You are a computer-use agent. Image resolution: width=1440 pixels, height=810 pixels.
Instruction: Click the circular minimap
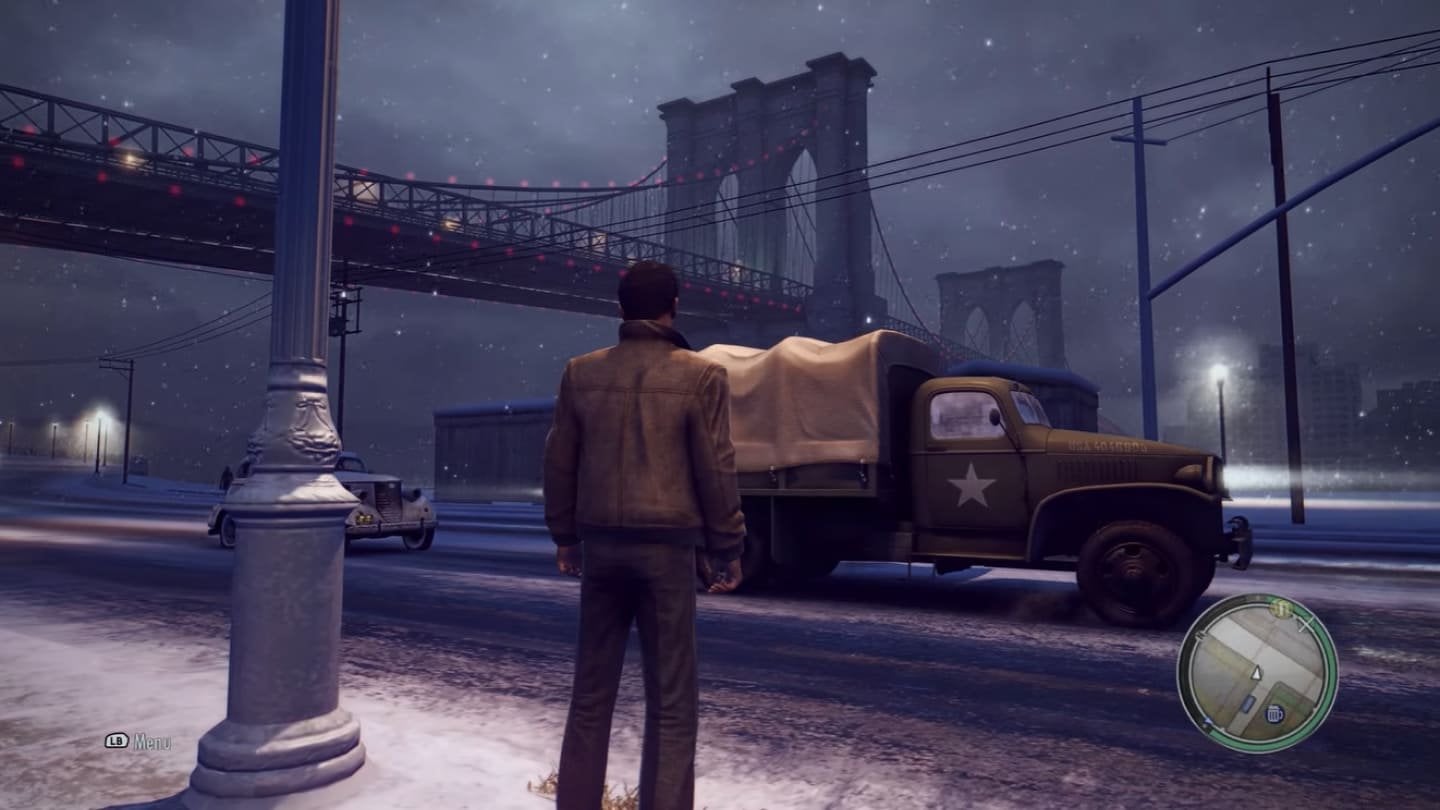1257,673
